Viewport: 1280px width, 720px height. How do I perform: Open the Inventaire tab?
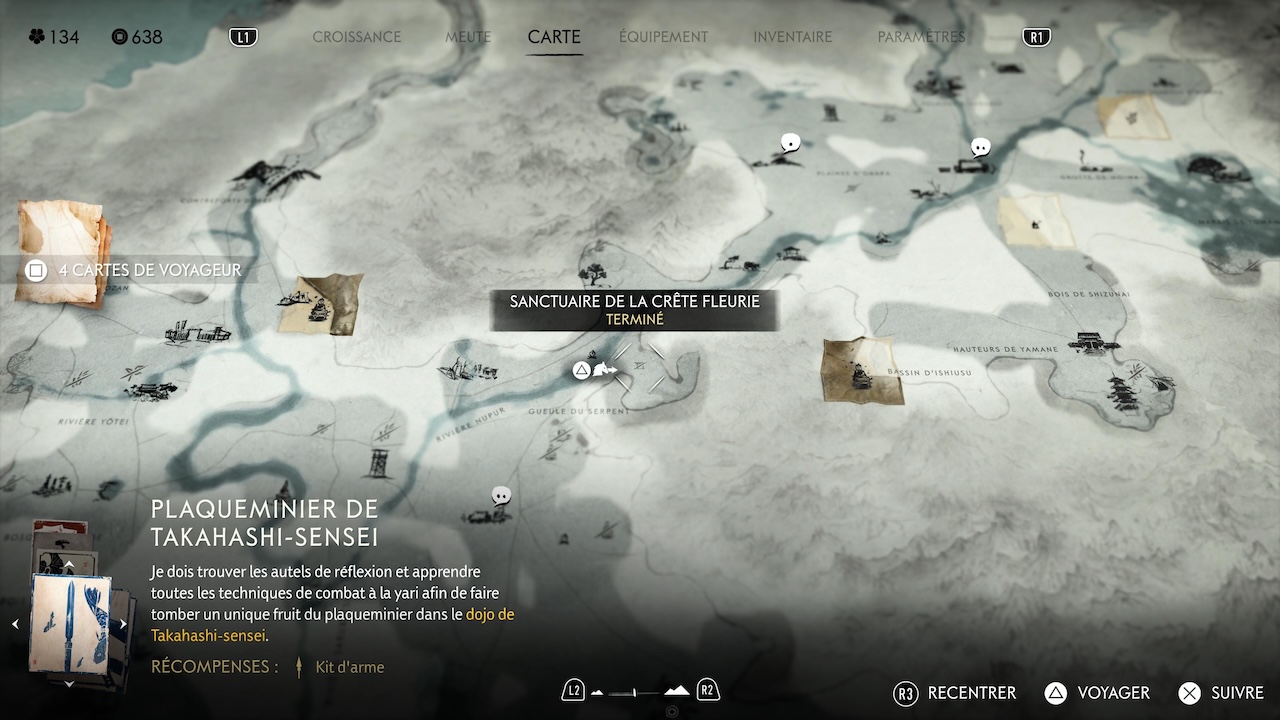792,37
